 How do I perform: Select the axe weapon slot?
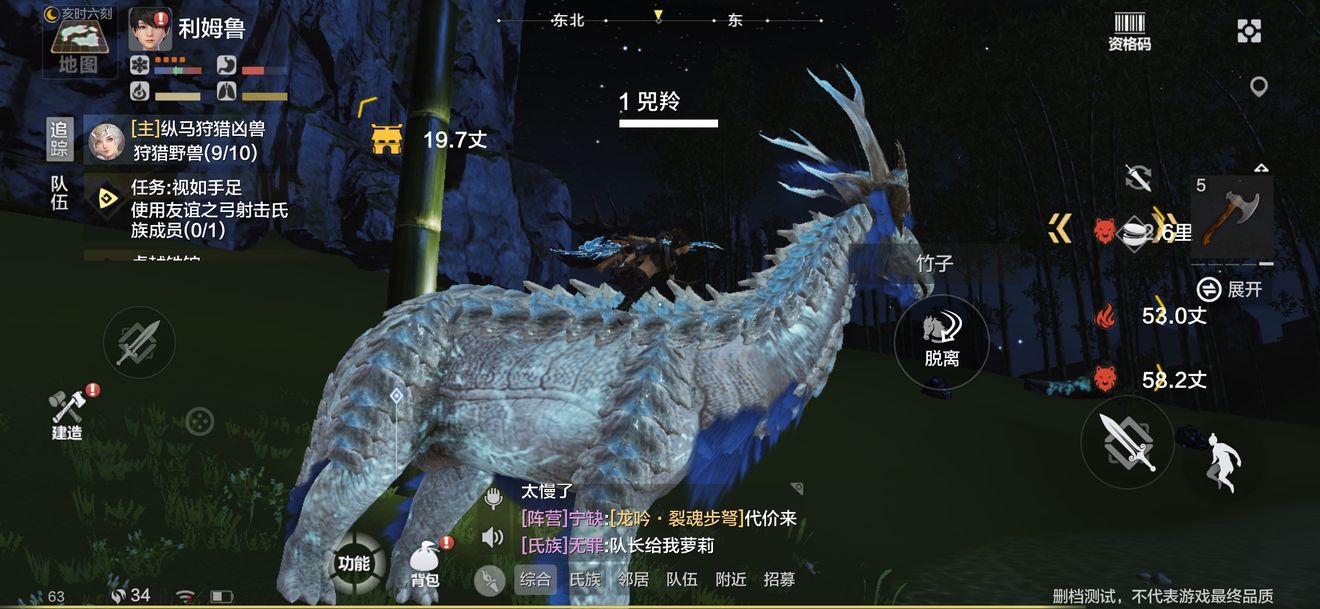1232,217
